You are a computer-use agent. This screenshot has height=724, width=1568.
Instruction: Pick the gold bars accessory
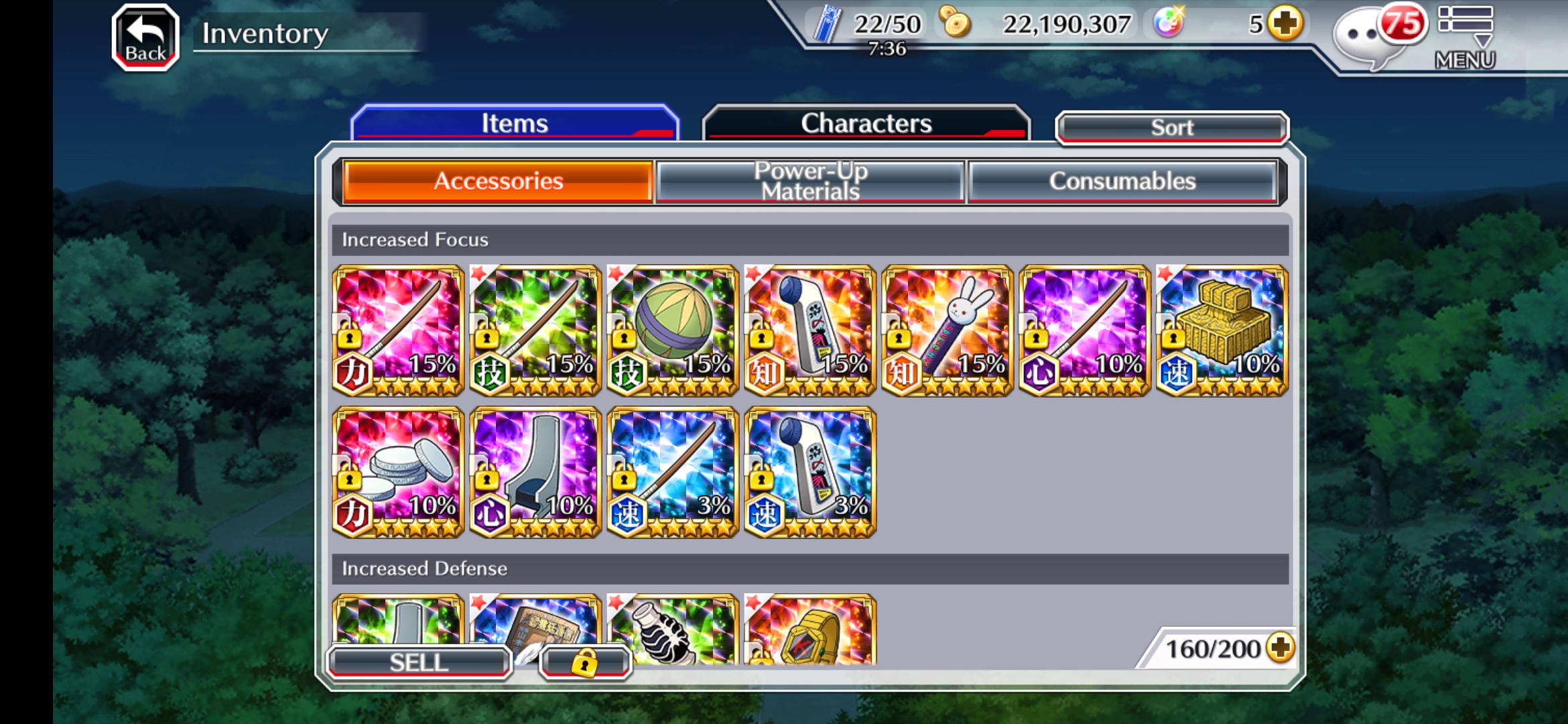point(1222,330)
